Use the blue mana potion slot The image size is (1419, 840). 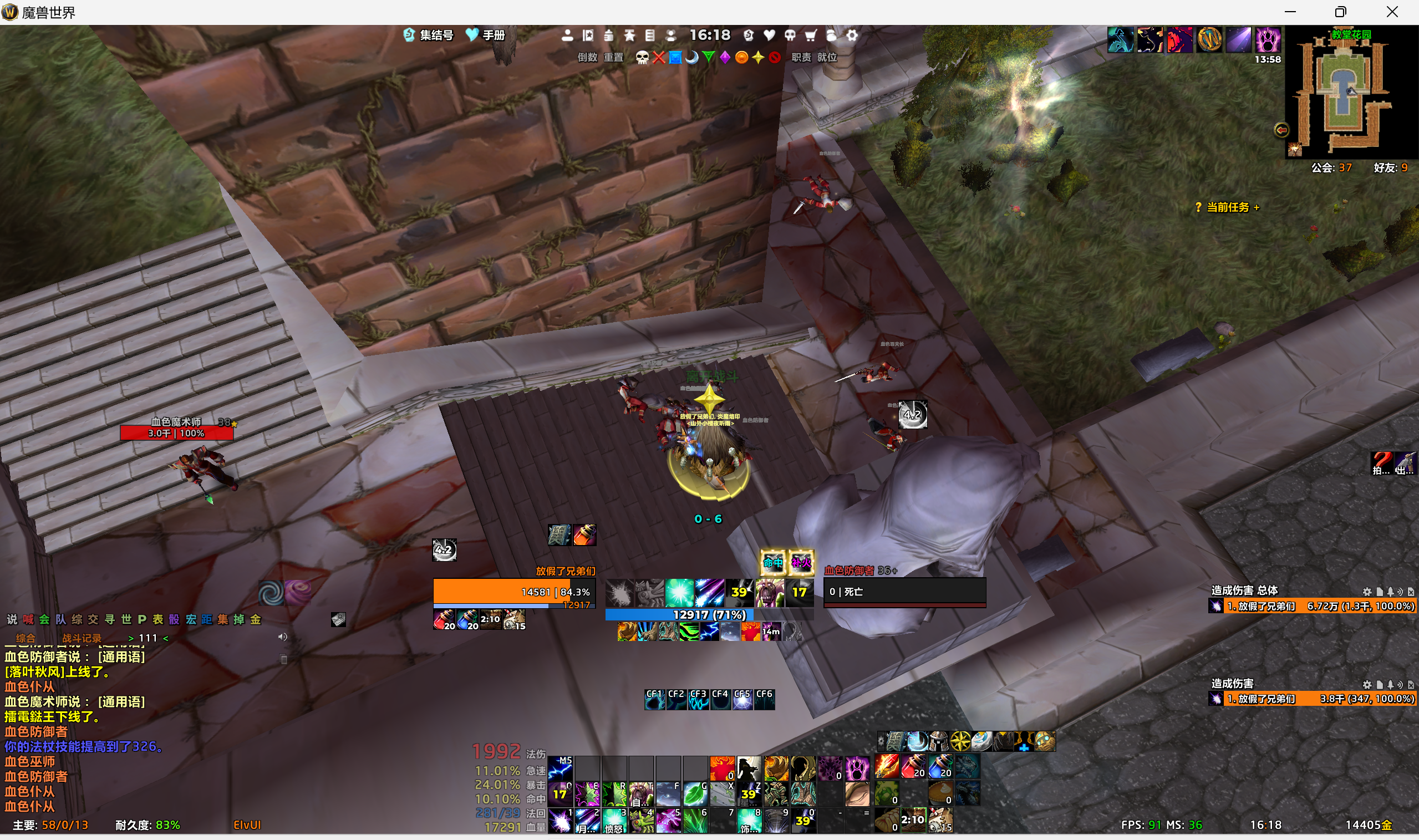939,766
